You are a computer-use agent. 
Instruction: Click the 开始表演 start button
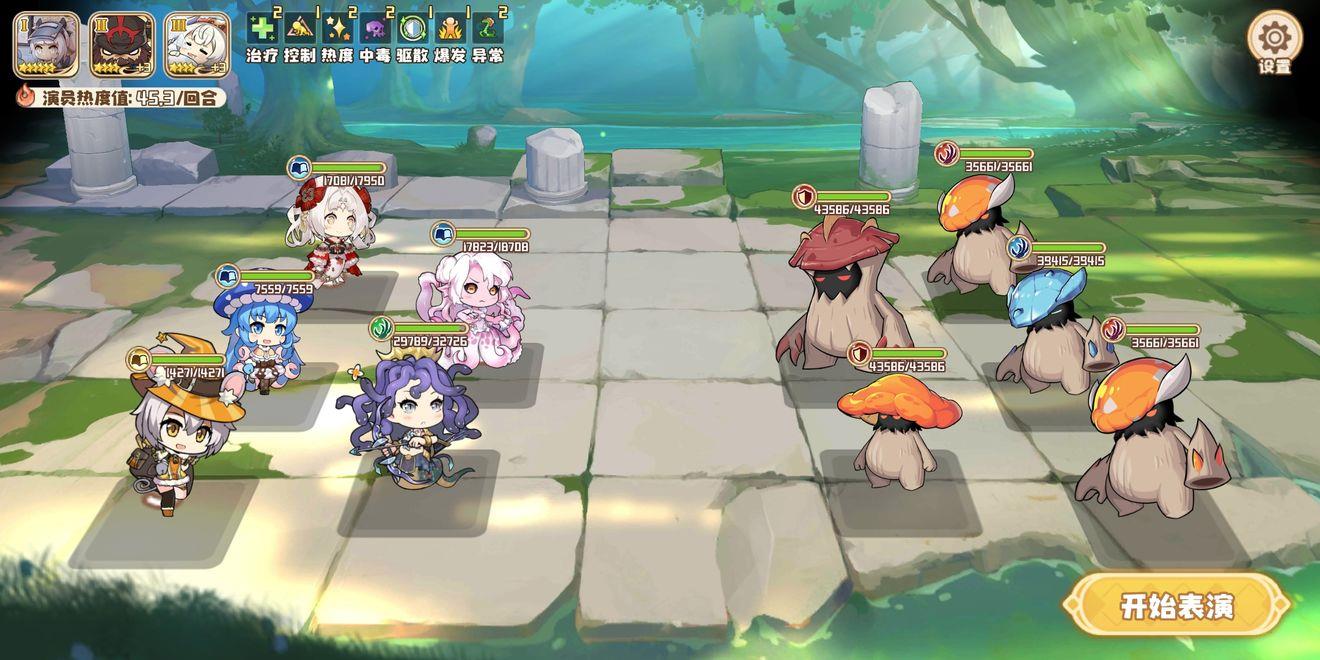point(1177,606)
